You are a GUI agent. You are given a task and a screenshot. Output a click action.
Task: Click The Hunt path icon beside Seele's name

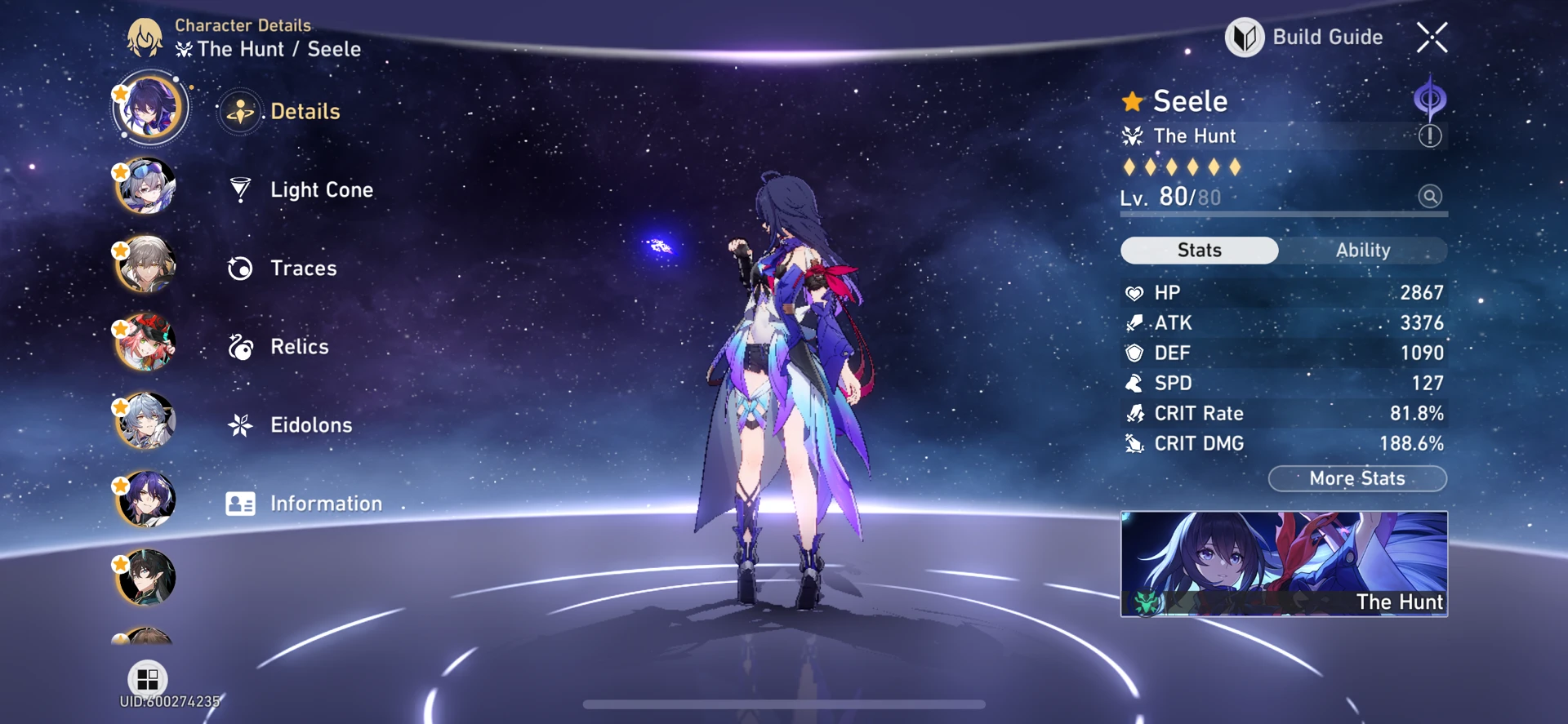[x=1134, y=136]
